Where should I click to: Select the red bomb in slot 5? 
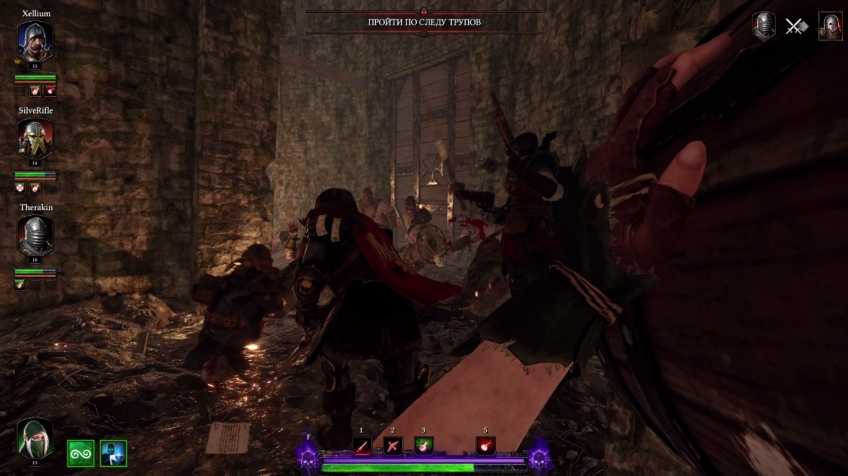(486, 446)
